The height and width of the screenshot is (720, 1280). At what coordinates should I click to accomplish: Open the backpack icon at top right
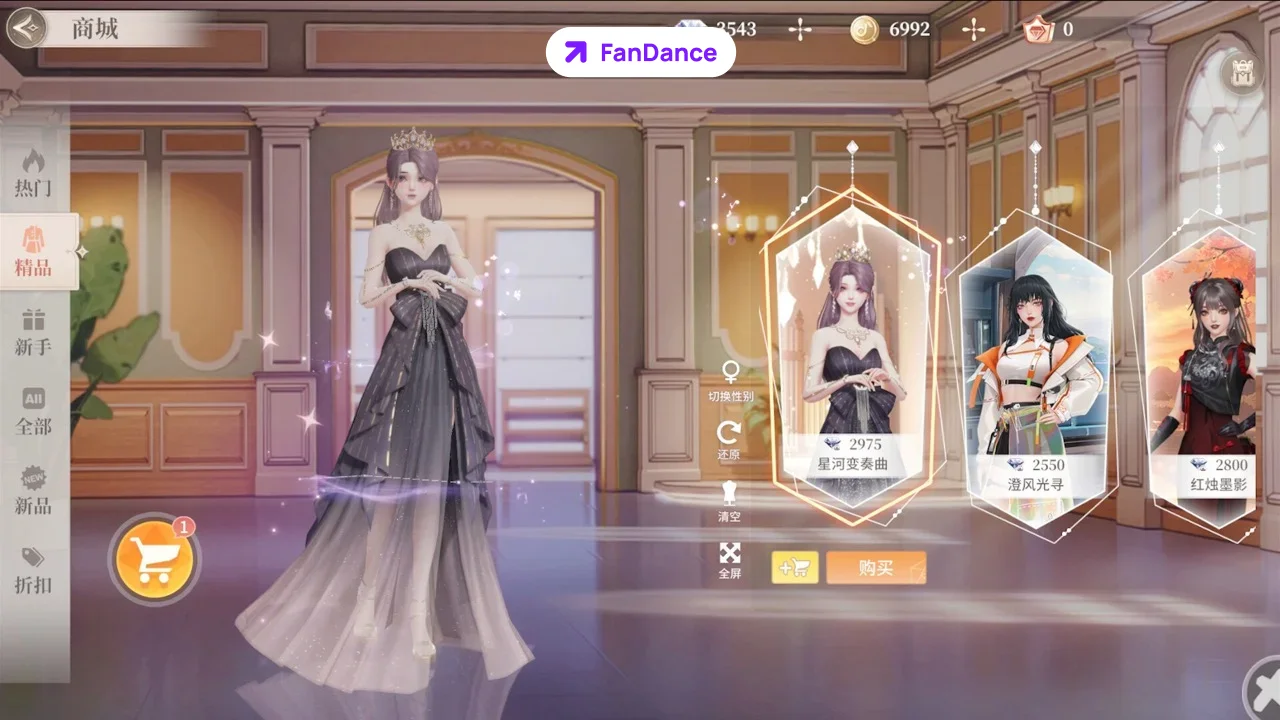[x=1240, y=73]
